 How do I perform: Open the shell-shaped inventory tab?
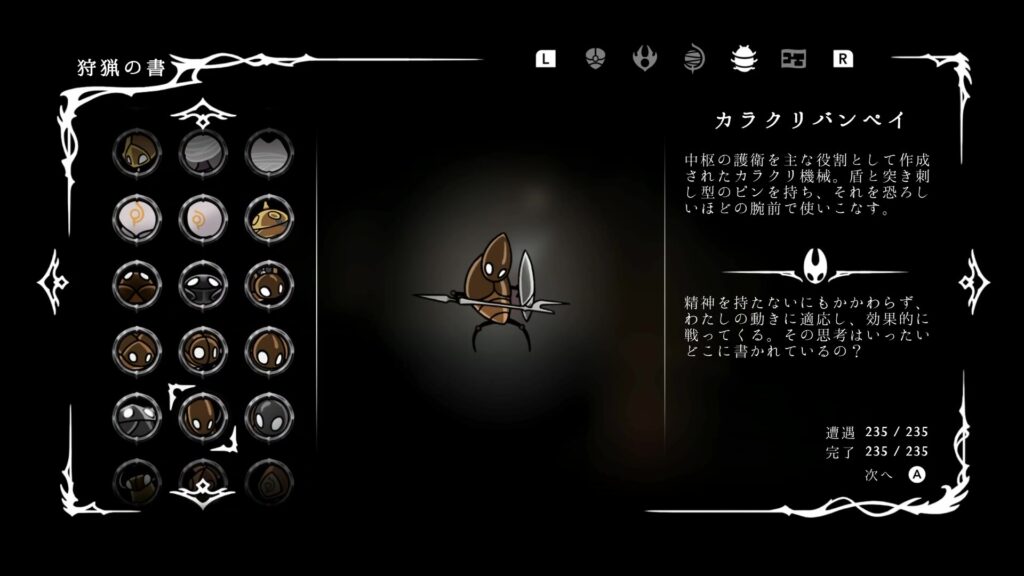[595, 58]
